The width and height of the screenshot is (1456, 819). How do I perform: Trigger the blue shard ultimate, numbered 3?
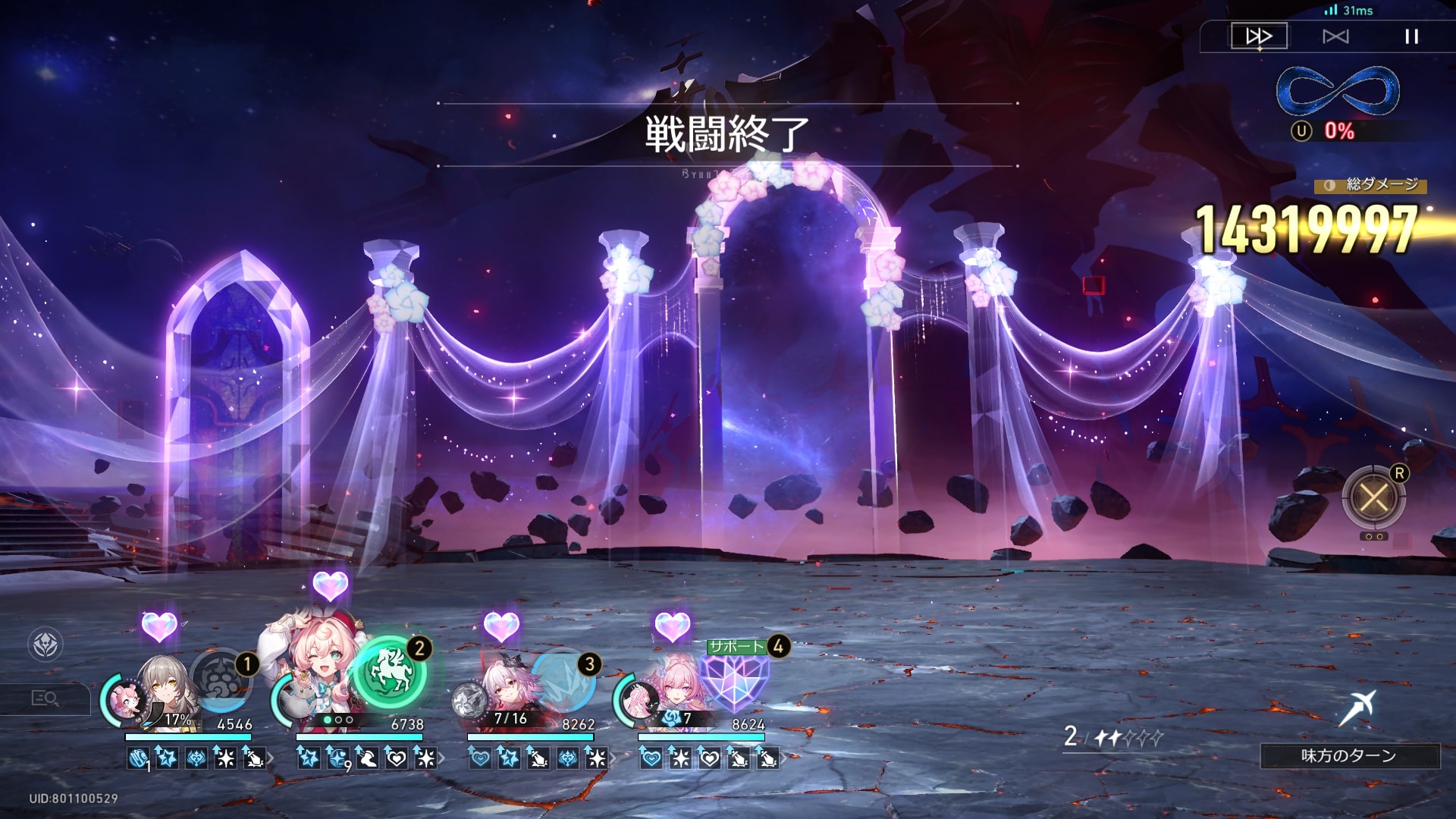563,679
